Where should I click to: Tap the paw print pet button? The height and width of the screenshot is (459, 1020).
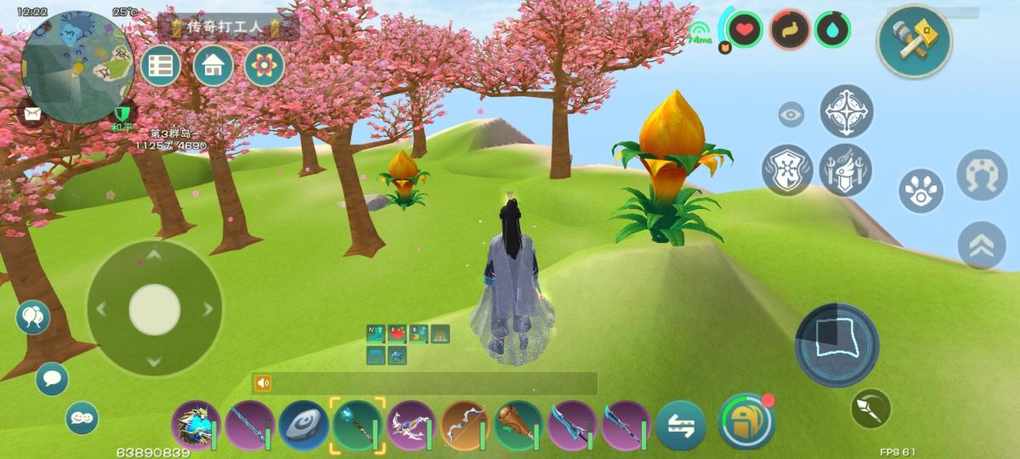(x=920, y=189)
